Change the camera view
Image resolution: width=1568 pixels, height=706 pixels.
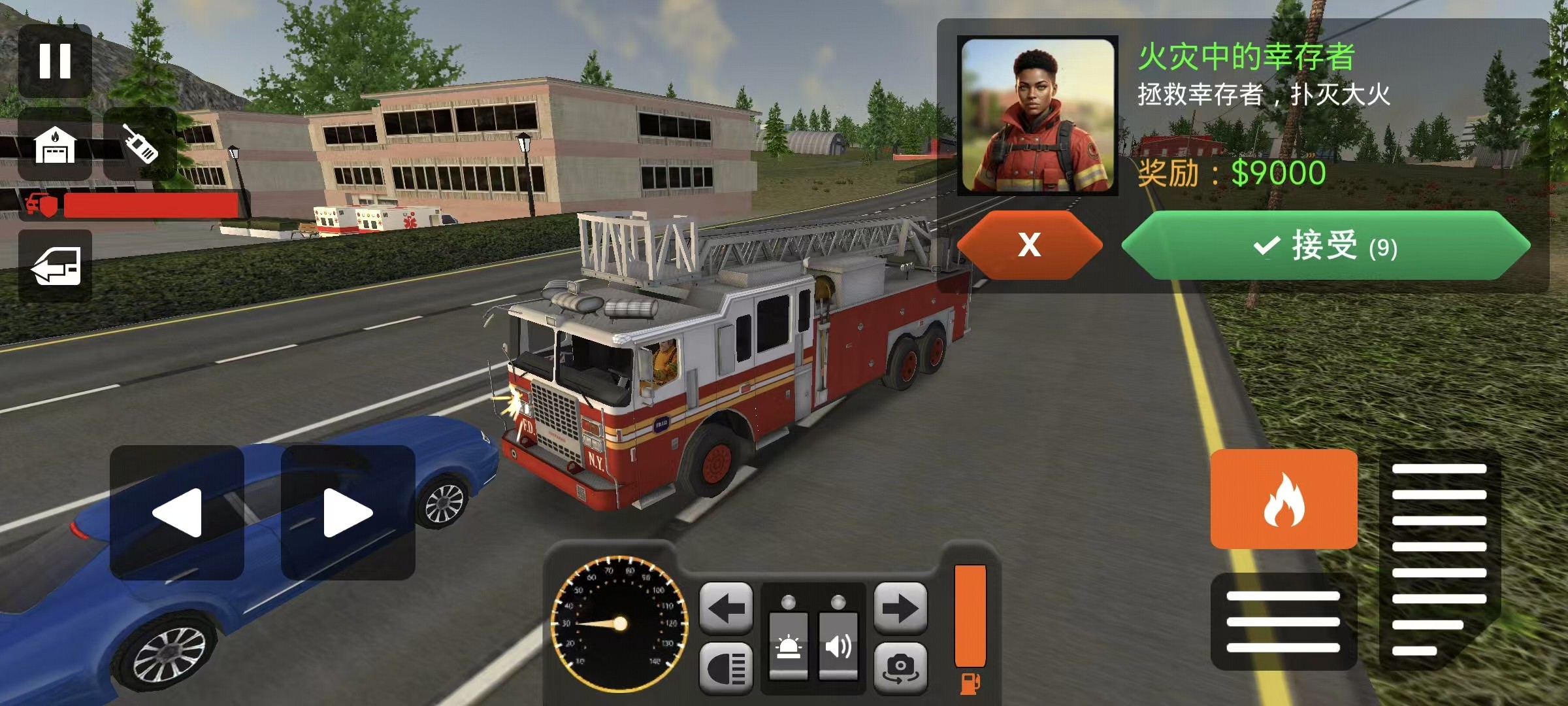point(900,668)
